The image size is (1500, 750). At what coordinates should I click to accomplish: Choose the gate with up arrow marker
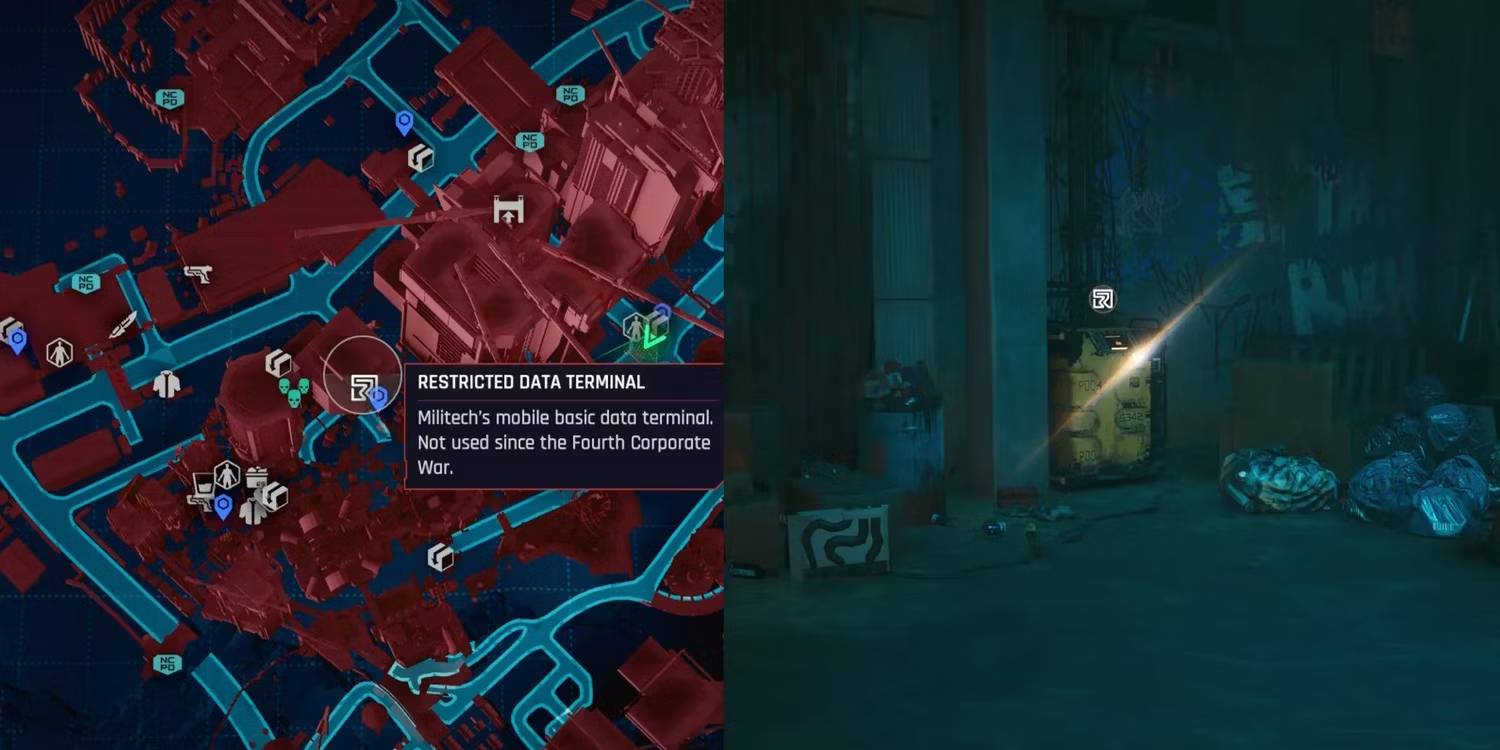click(x=509, y=210)
